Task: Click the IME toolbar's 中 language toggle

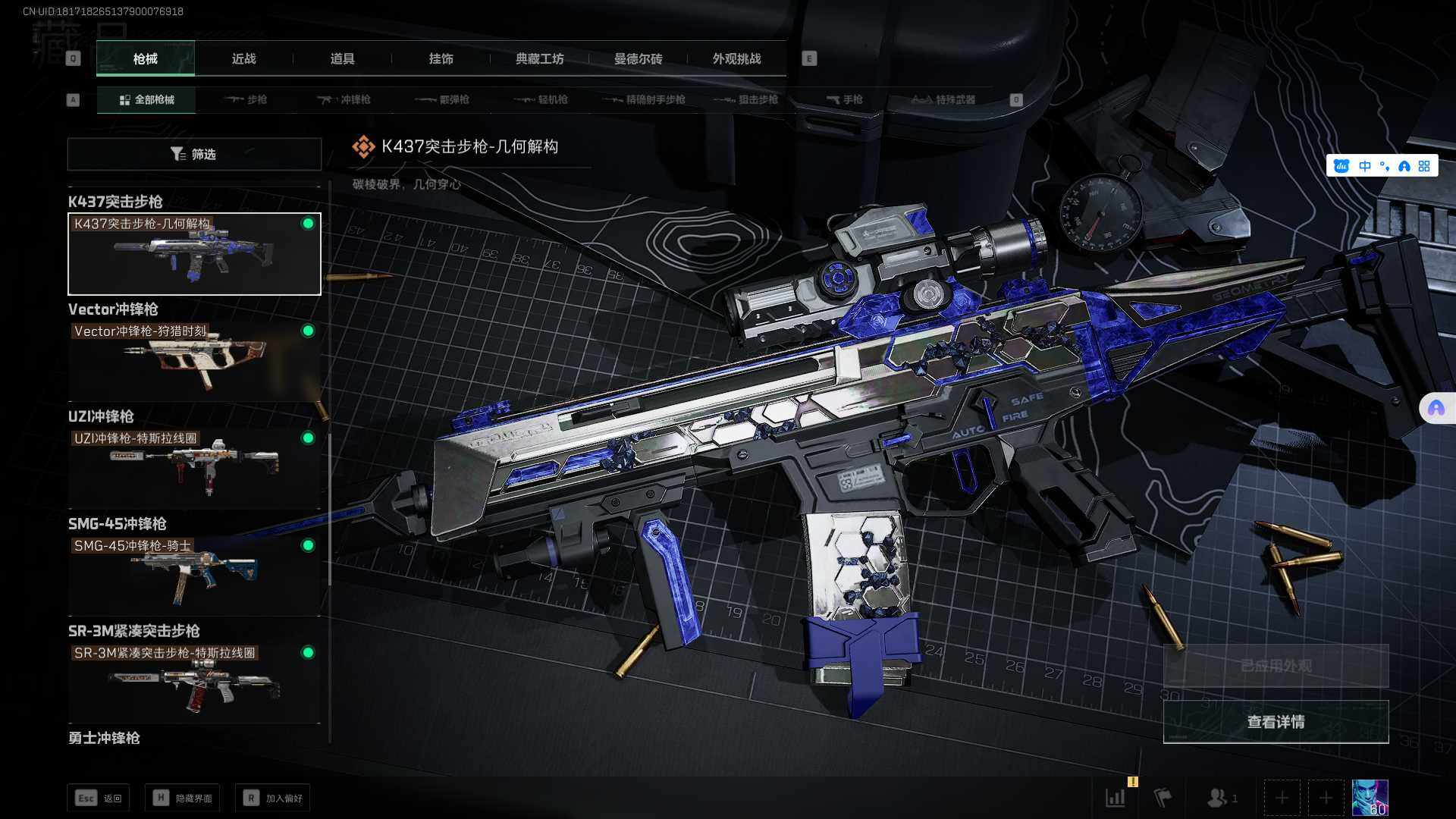Action: tap(1365, 166)
